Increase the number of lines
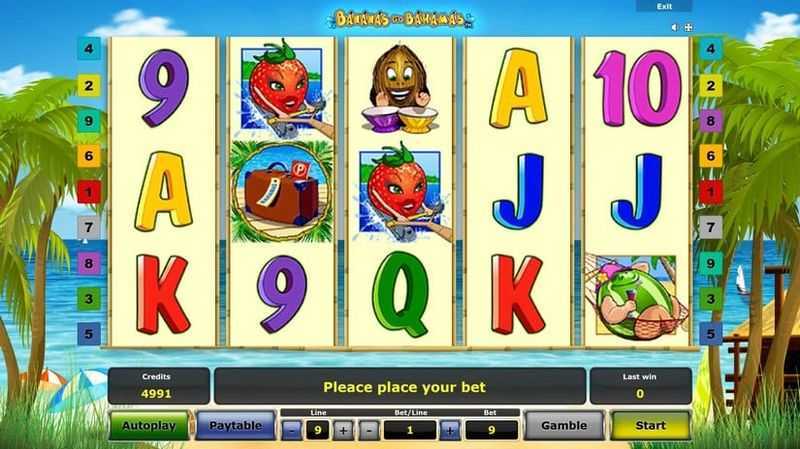The width and height of the screenshot is (800, 449). [x=344, y=430]
